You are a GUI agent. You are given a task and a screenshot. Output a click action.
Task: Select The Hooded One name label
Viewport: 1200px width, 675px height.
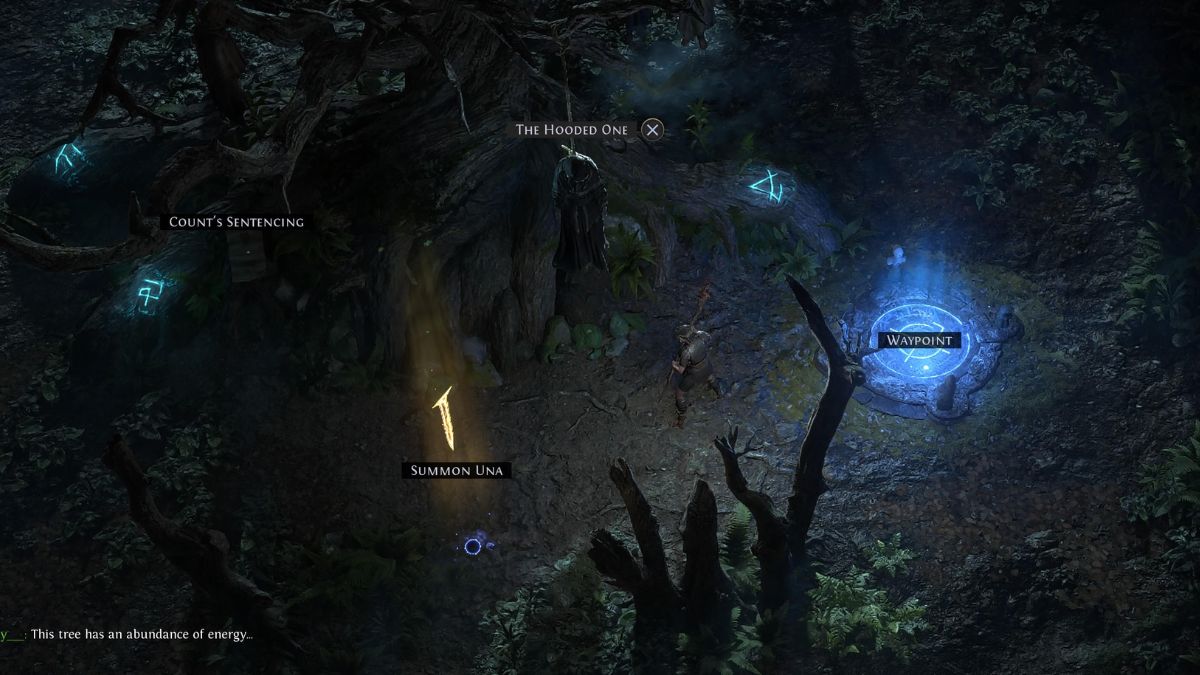573,130
